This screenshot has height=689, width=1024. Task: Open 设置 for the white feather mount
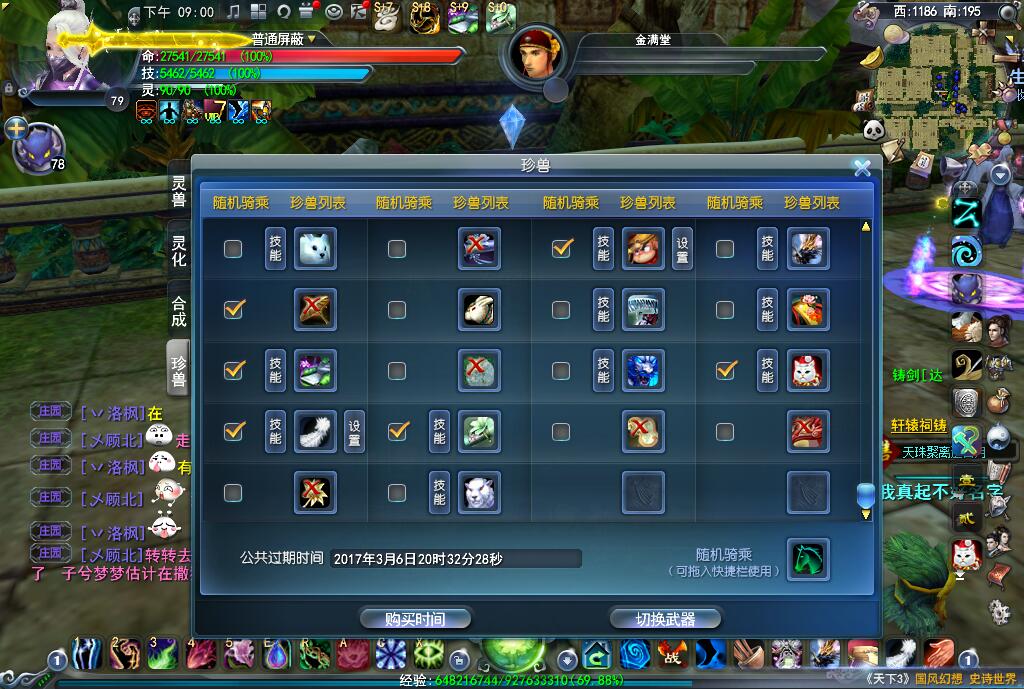tap(354, 432)
